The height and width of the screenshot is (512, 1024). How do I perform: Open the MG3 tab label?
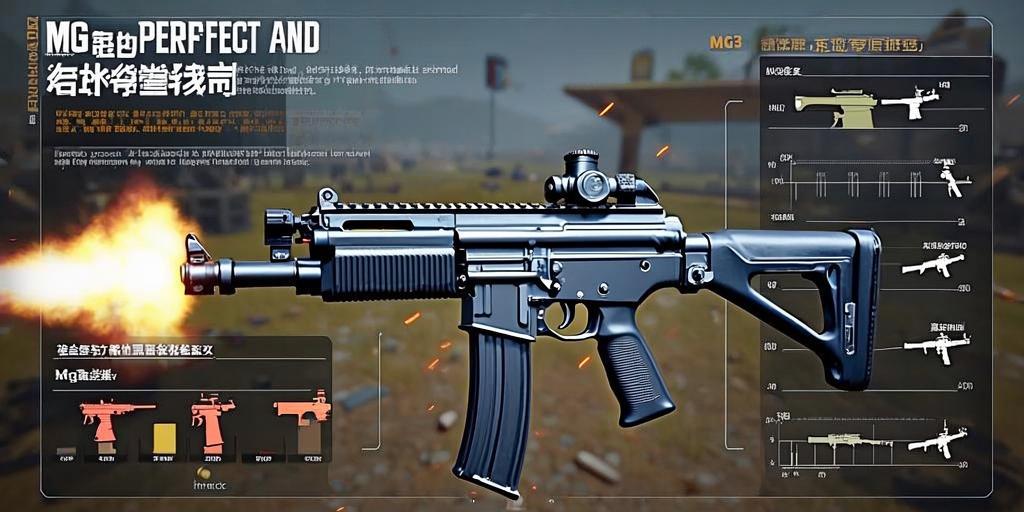tap(724, 43)
